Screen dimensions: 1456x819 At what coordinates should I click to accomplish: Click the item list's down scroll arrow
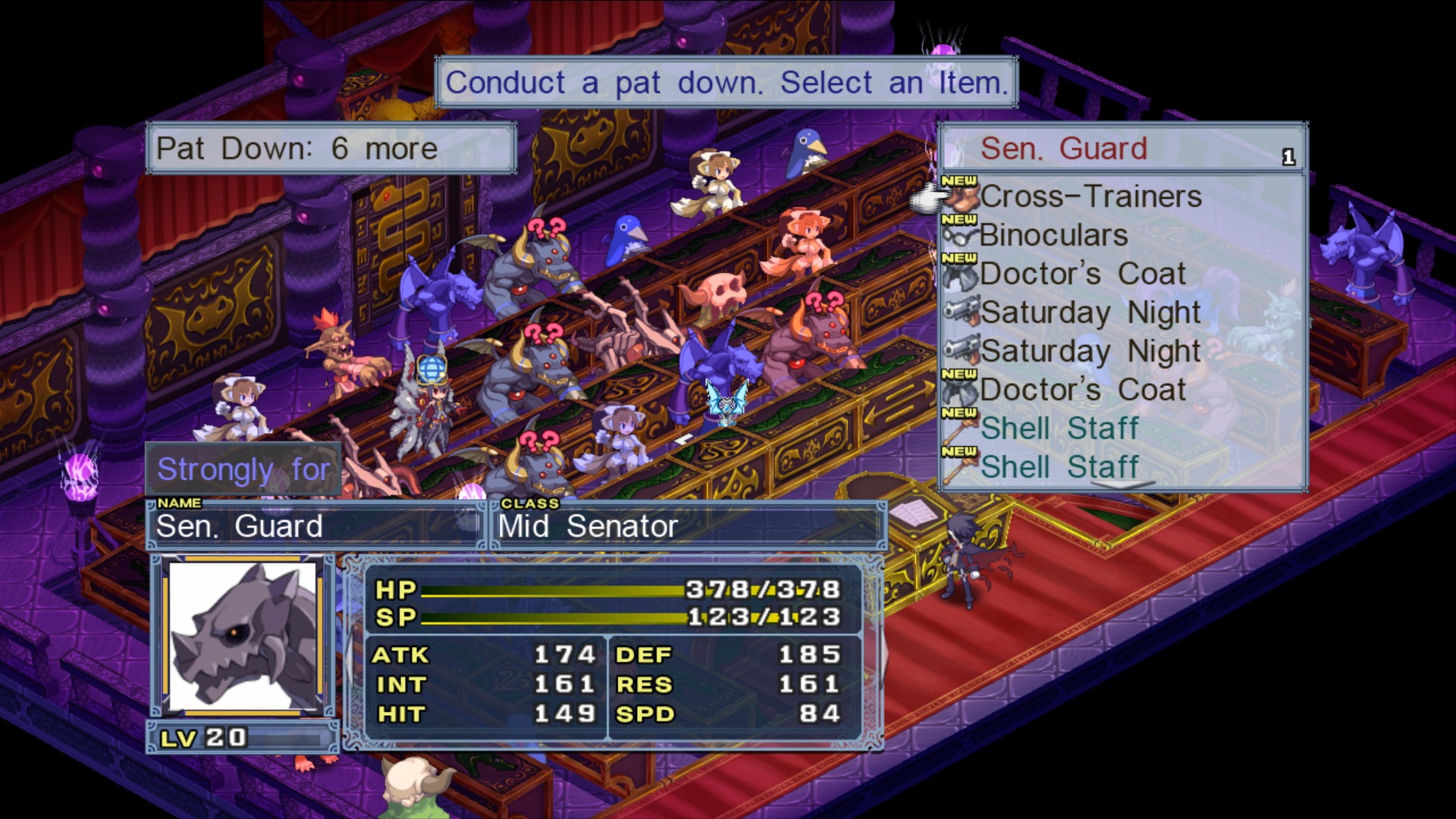[1122, 484]
